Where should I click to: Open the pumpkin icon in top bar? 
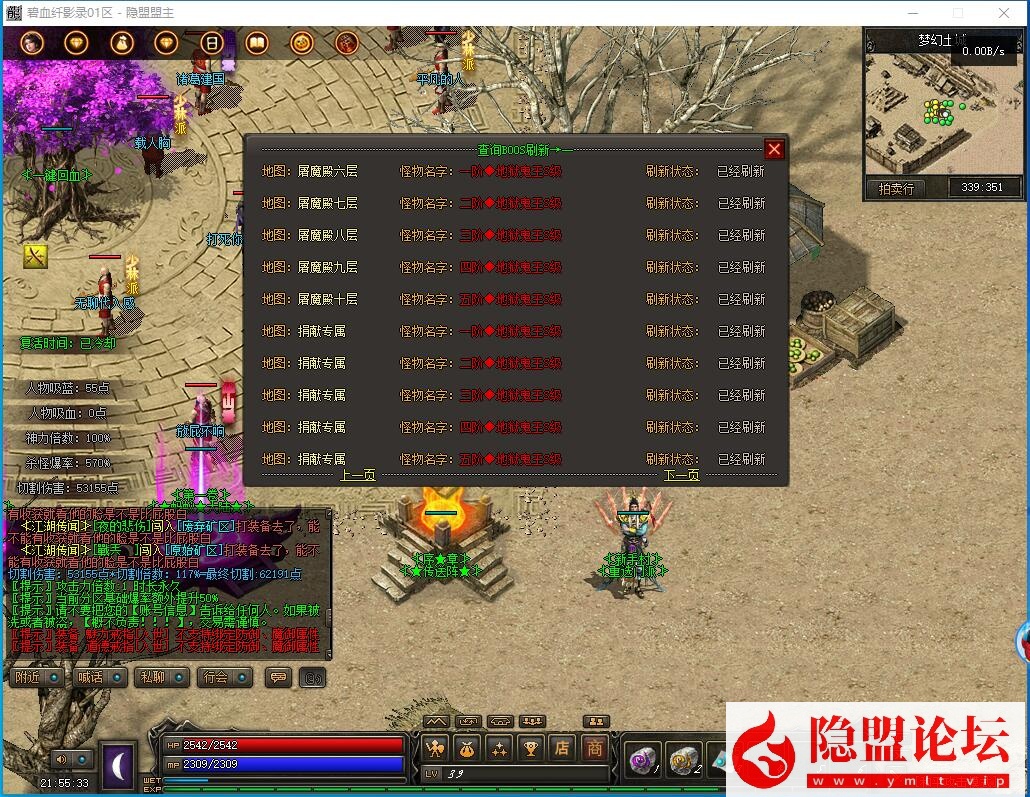click(301, 43)
